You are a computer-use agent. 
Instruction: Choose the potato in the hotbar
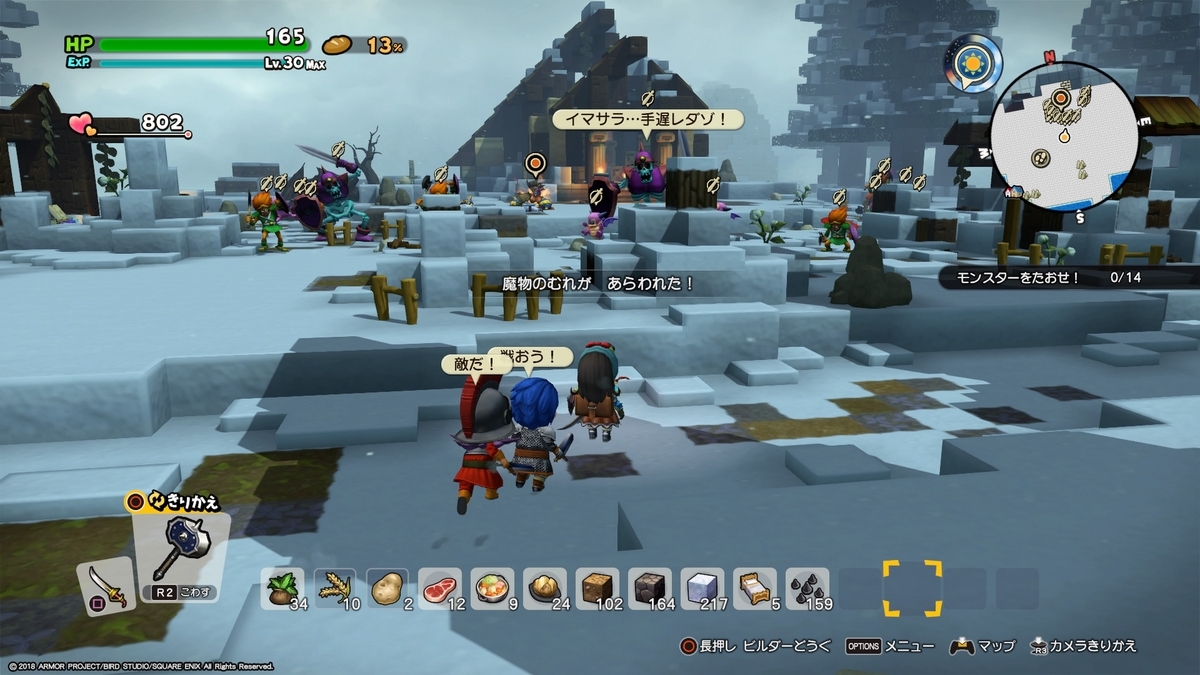pos(388,588)
